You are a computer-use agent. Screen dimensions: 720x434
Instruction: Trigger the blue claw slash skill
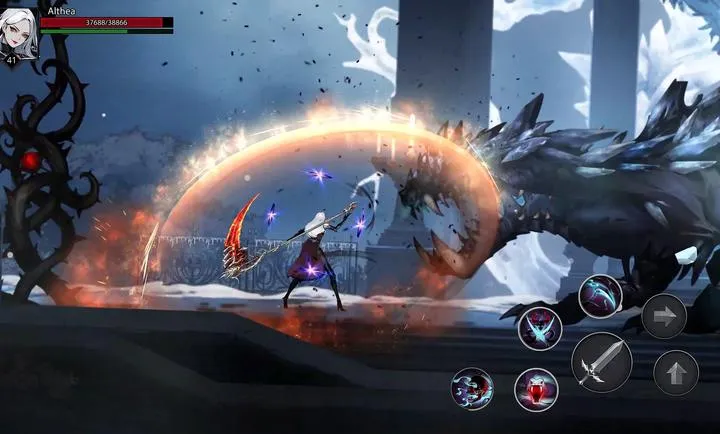click(x=600, y=296)
